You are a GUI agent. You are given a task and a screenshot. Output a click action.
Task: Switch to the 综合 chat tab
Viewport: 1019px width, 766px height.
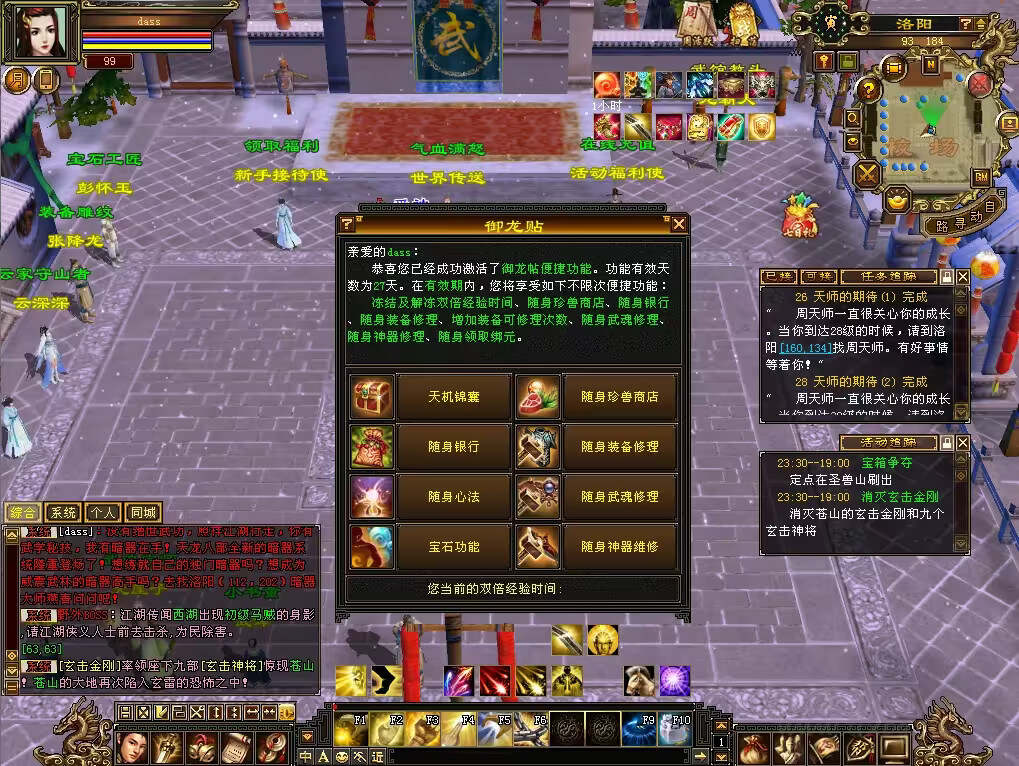click(22, 513)
